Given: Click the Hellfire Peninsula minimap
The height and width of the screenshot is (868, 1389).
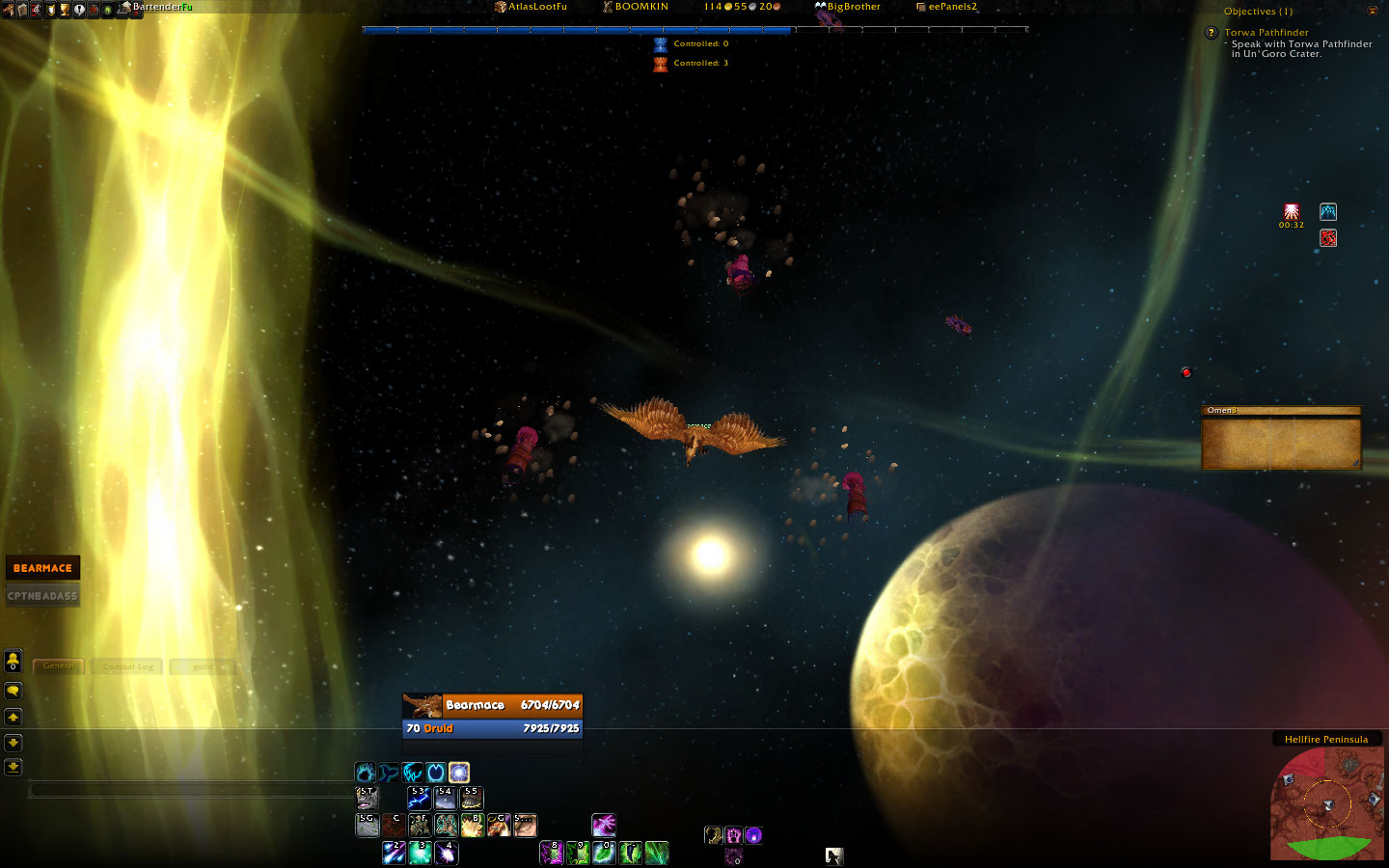Looking at the screenshot, I should (x=1326, y=803).
